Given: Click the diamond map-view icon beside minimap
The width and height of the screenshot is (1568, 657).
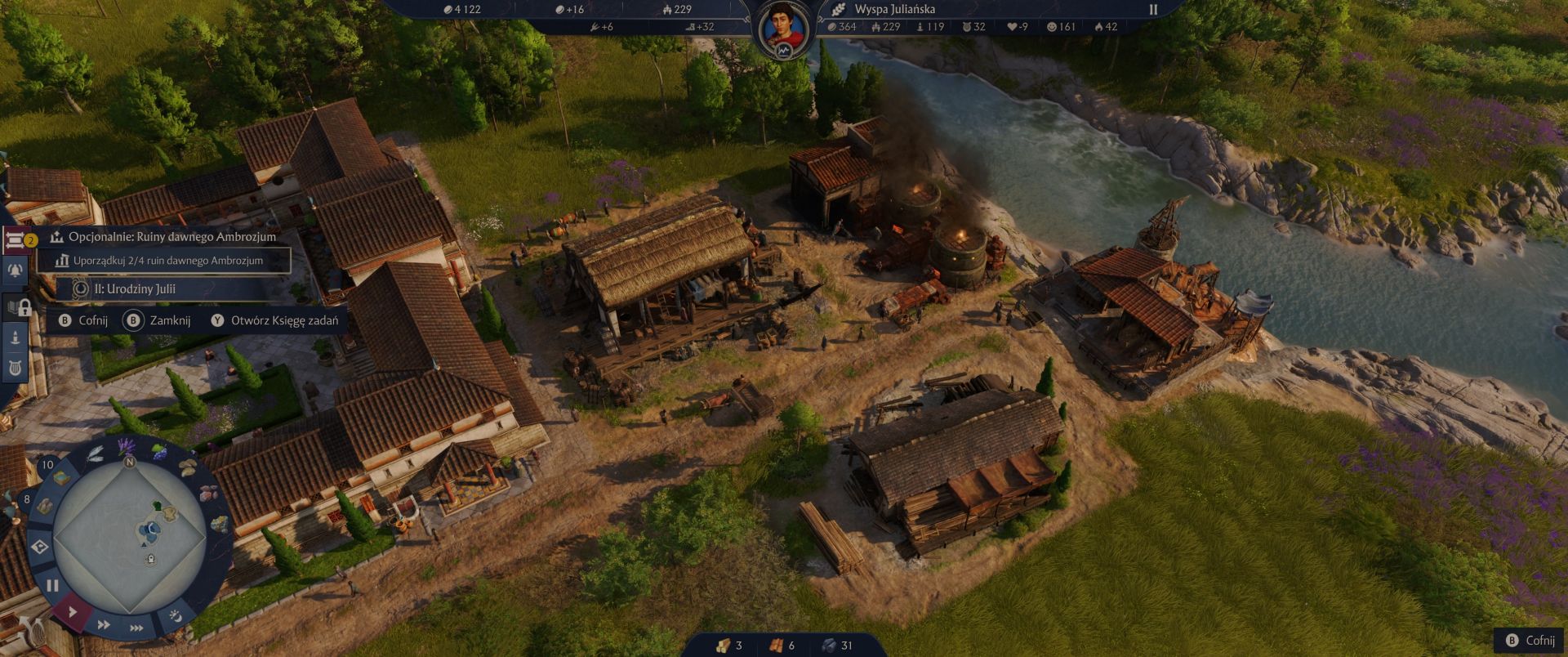Looking at the screenshot, I should click(40, 547).
